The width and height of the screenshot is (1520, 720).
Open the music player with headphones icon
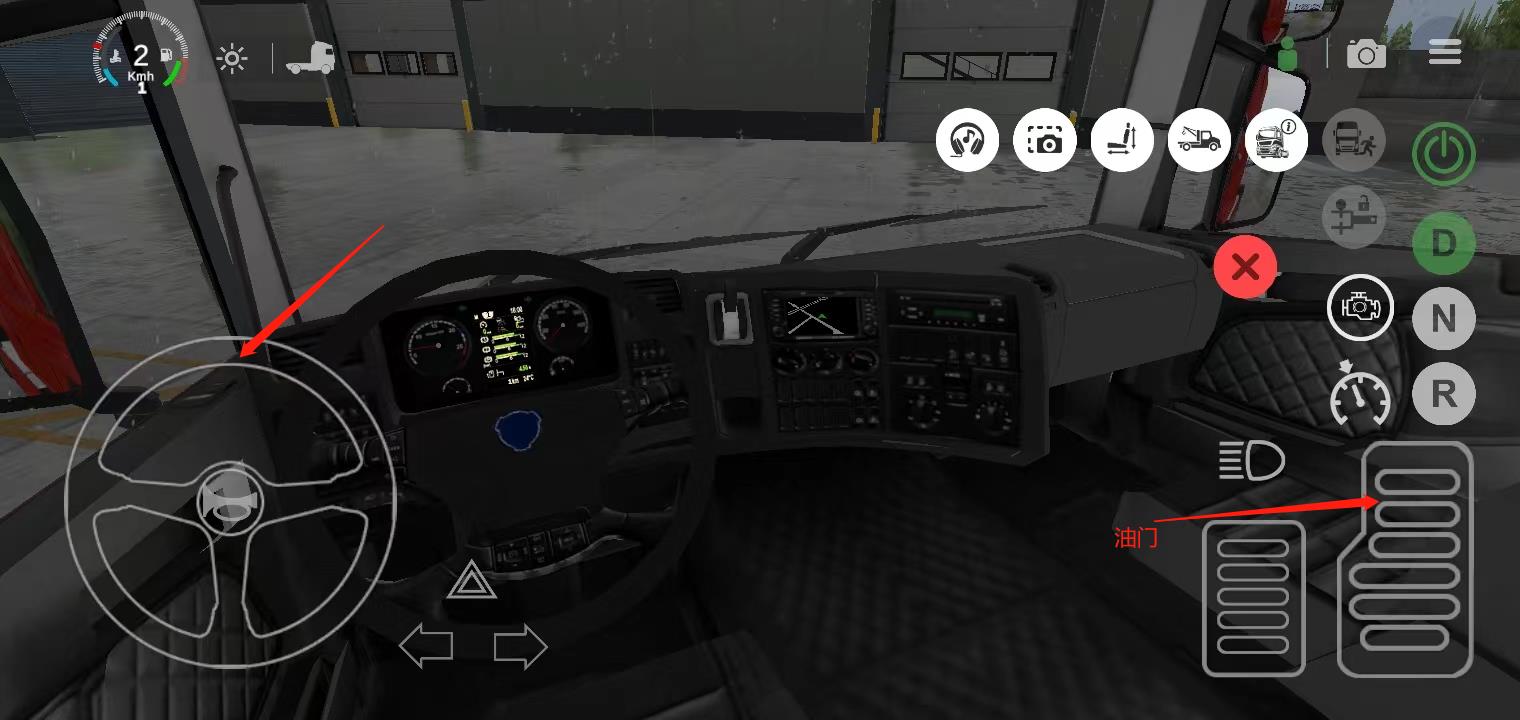[966, 140]
